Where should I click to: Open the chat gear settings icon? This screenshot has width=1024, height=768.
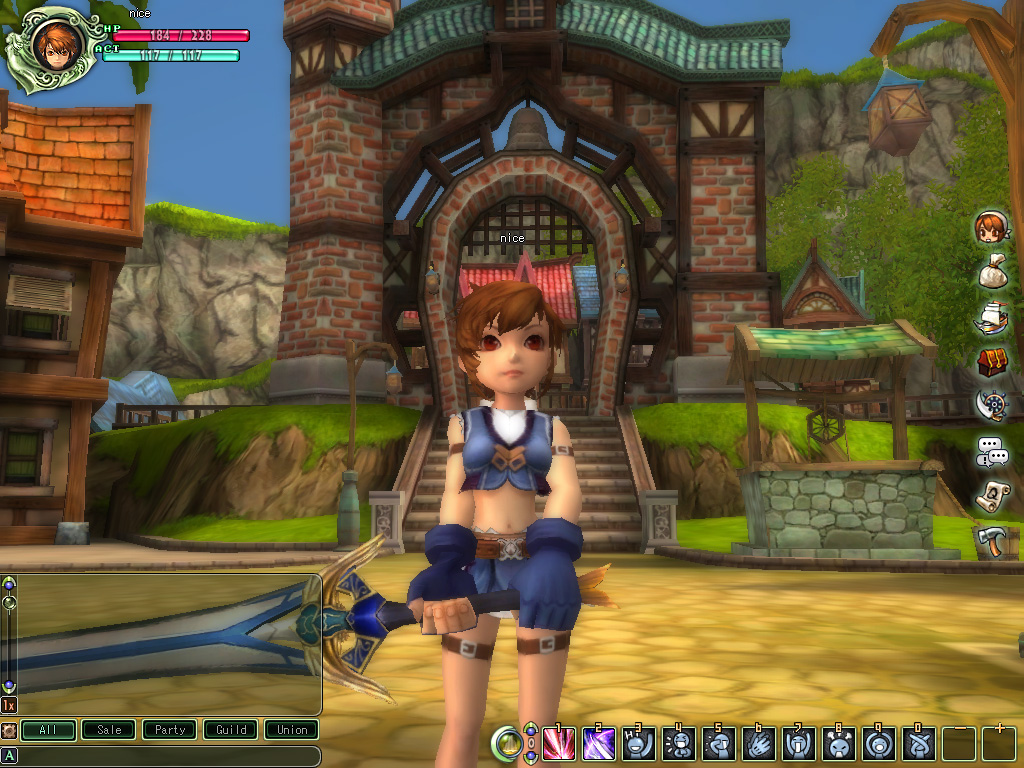(9, 730)
